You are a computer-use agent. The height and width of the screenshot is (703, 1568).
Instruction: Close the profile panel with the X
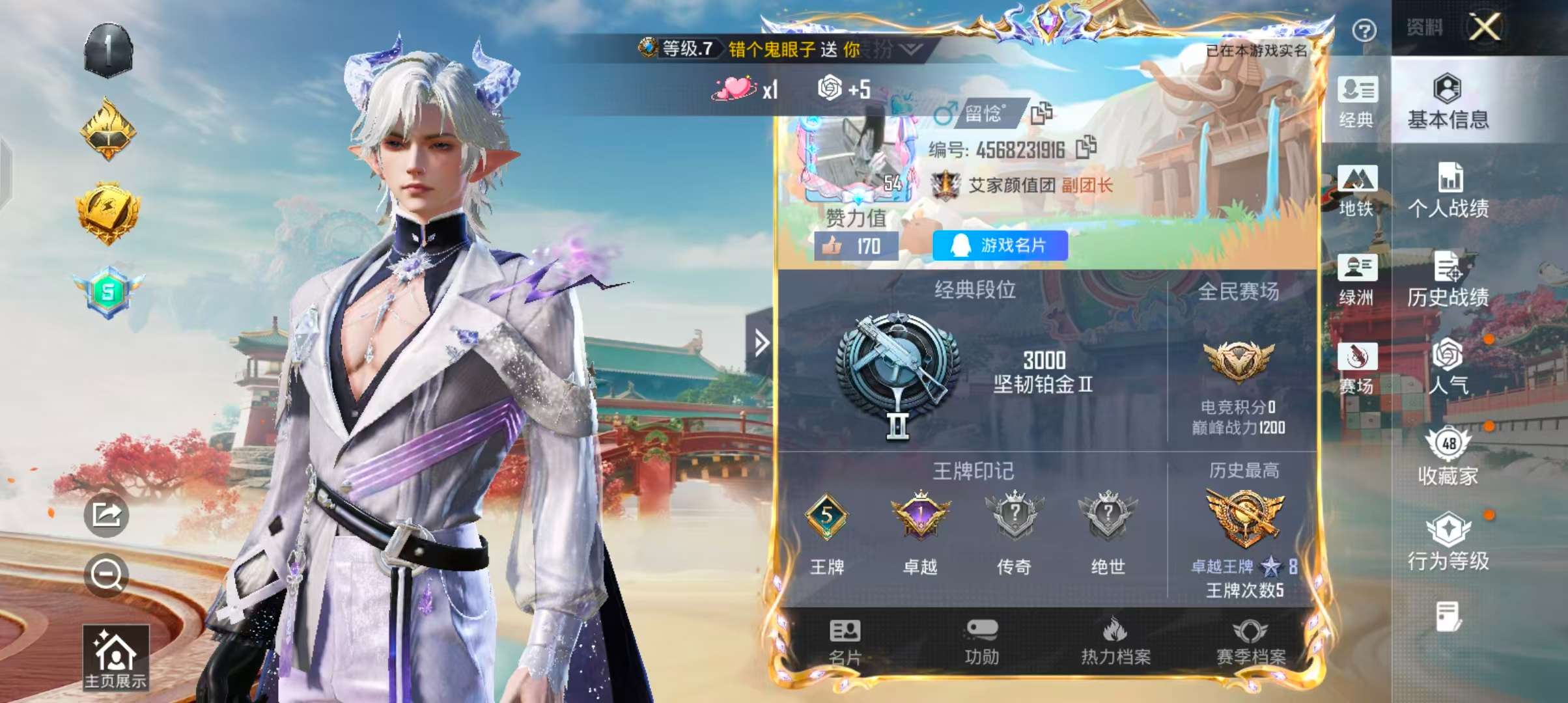click(x=1484, y=28)
